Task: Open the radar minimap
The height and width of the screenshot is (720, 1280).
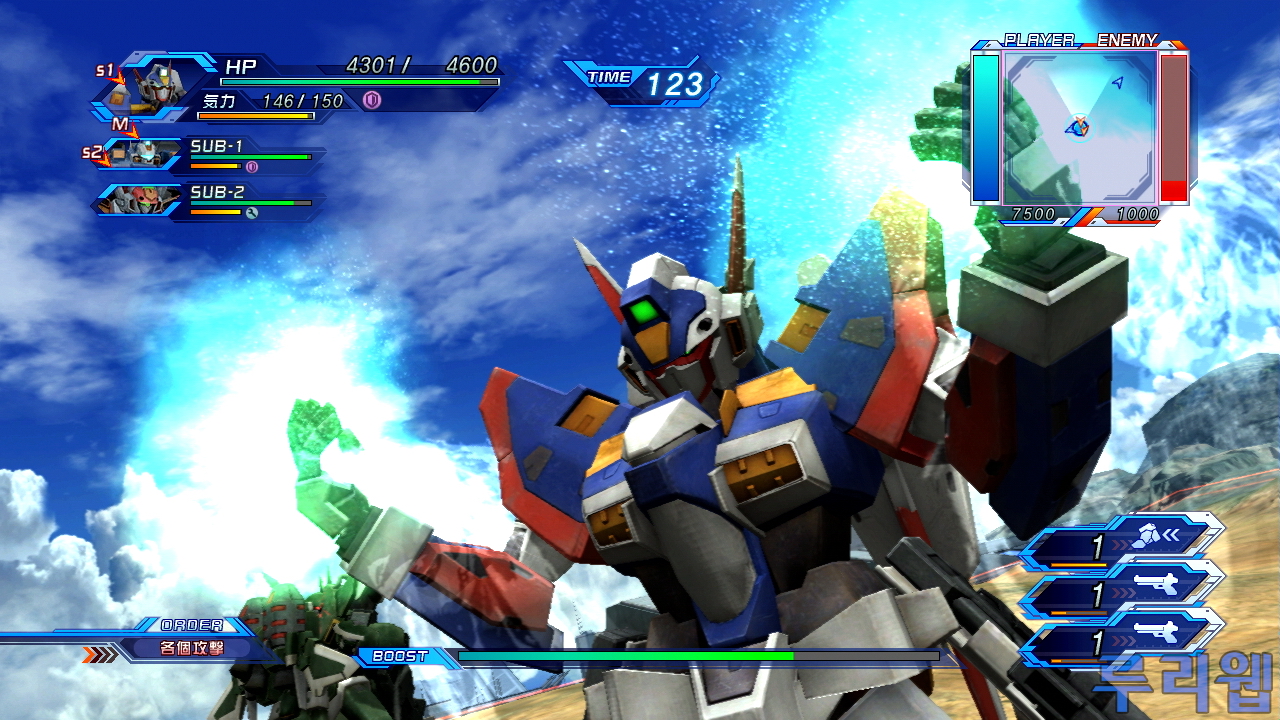Action: click(1080, 126)
